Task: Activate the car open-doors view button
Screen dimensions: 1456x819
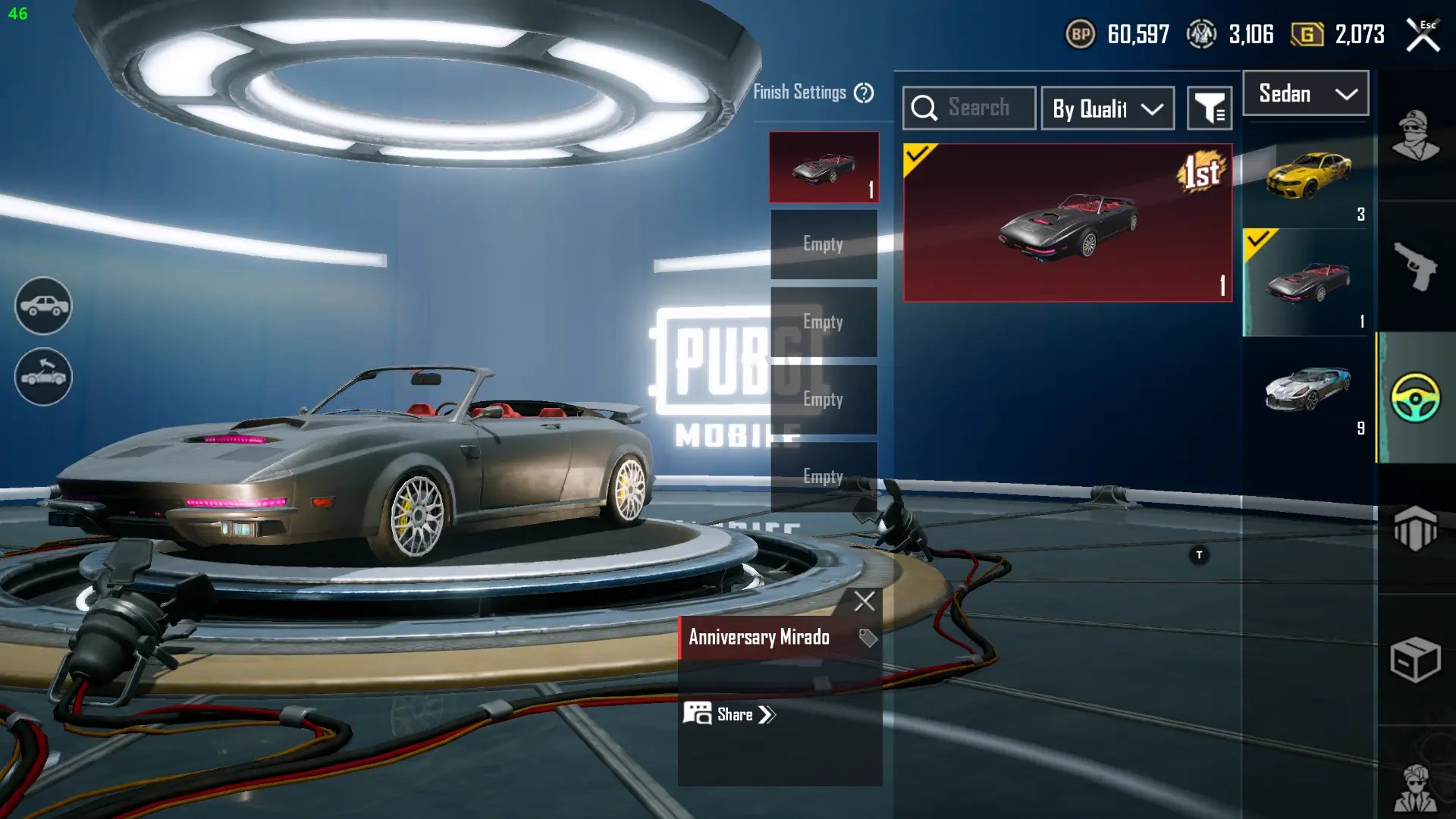Action: point(43,377)
